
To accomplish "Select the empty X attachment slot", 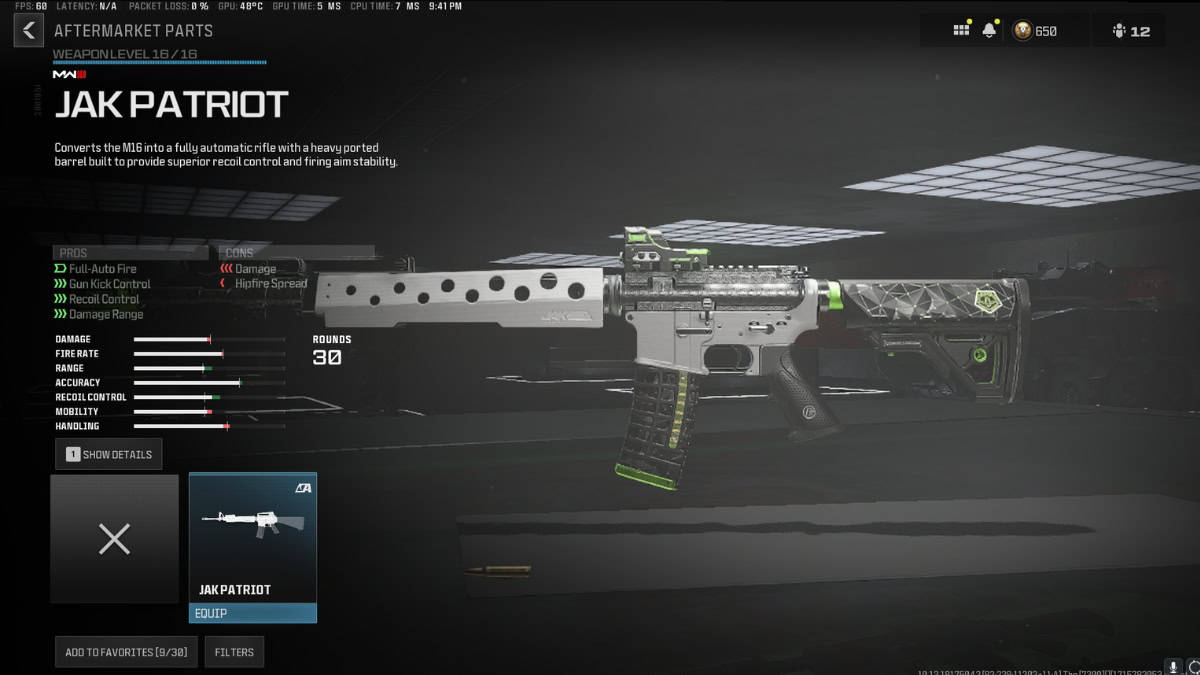I will (114, 539).
